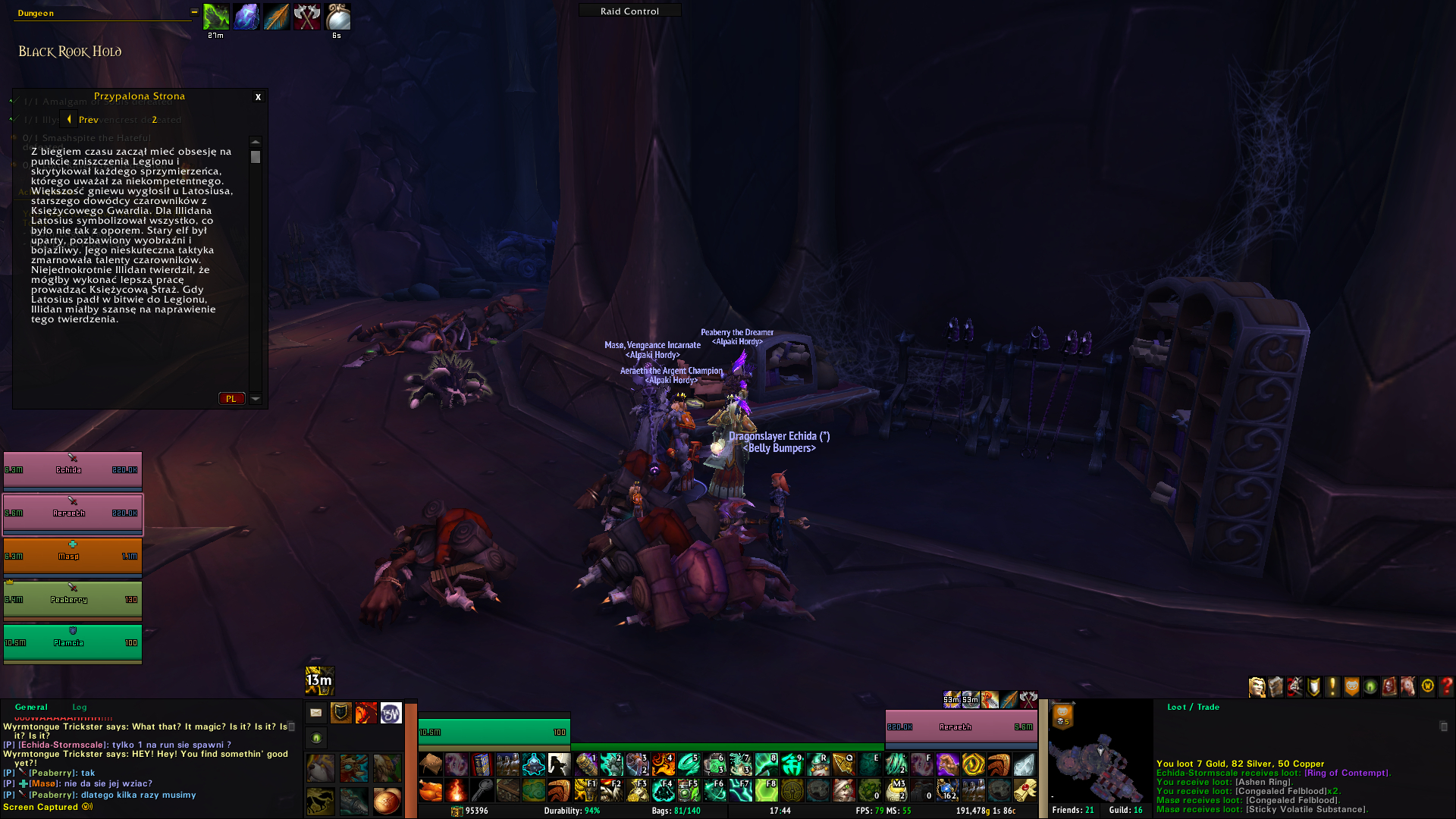Viewport: 1456px width, 819px height.
Task: Click the dungeon minimap
Action: pyautogui.click(x=1100, y=758)
